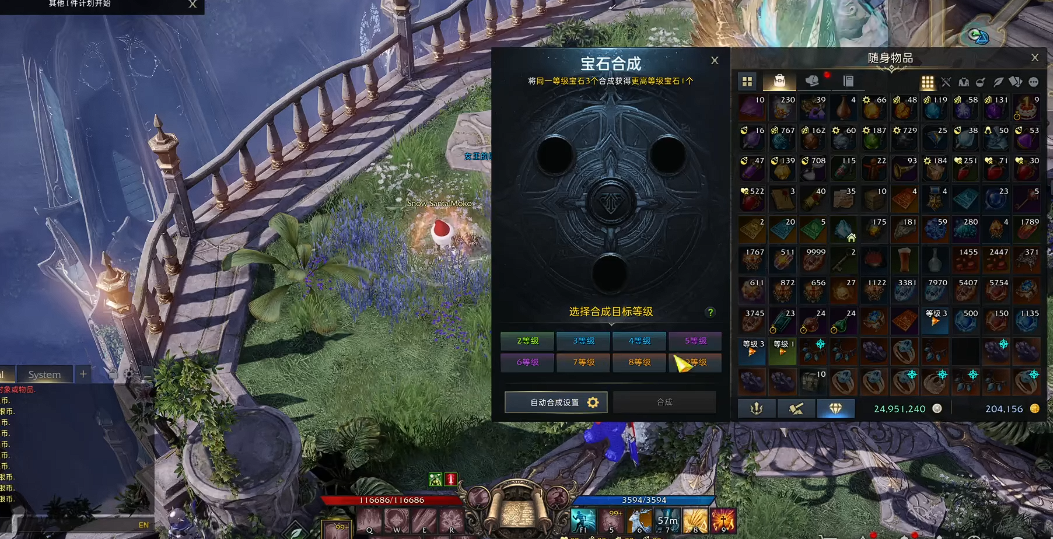The width and height of the screenshot is (1053, 539).
Task: Select the 2等级 target level button
Action: coord(527,341)
